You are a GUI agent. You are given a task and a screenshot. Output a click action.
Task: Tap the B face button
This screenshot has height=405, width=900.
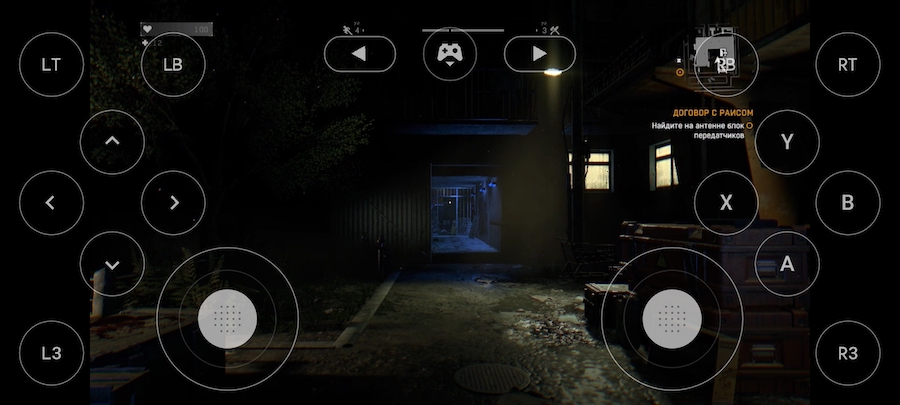[x=848, y=202]
